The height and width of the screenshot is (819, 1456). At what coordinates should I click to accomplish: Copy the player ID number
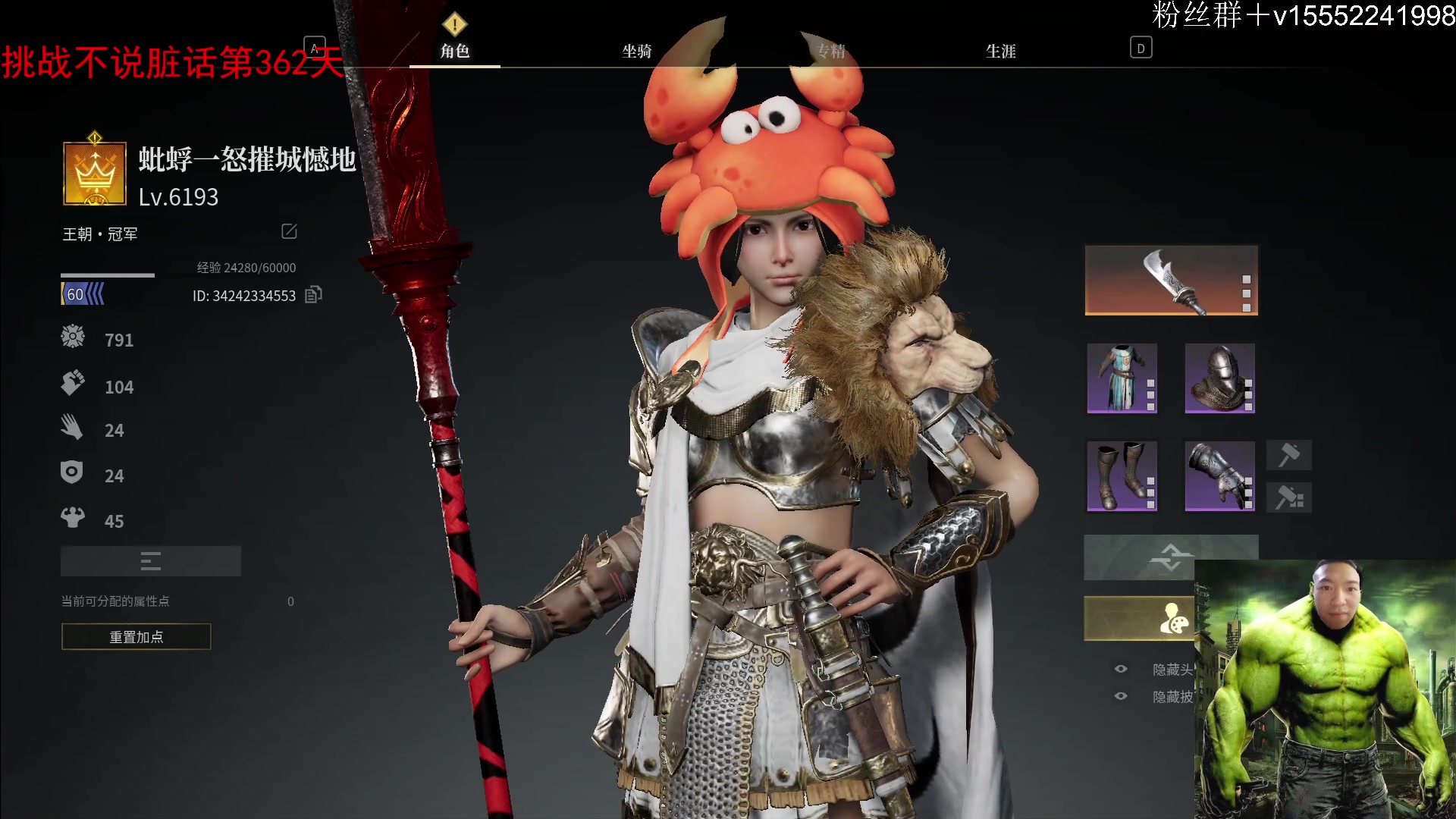point(313,295)
